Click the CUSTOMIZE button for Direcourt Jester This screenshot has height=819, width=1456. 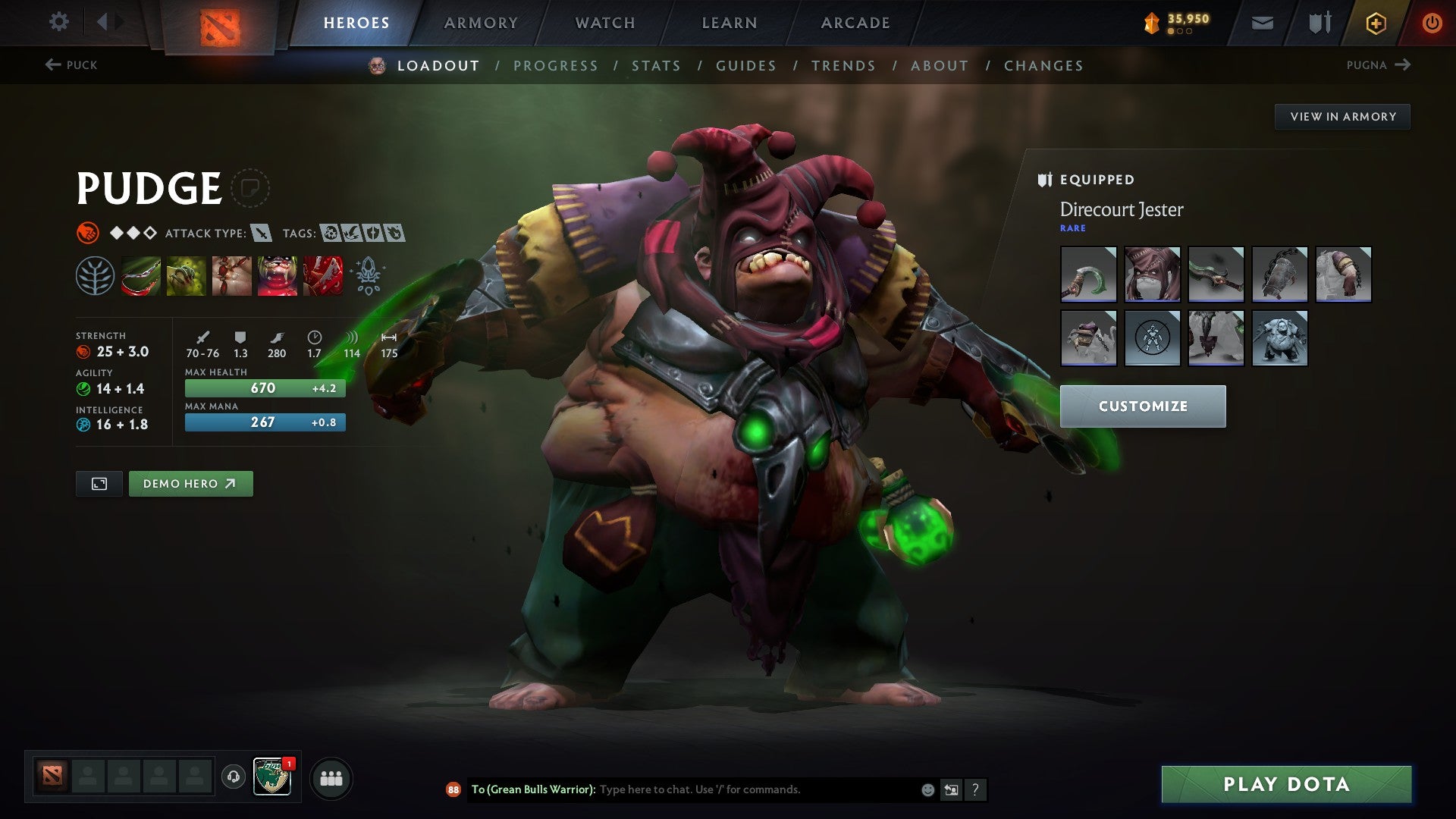pos(1142,406)
